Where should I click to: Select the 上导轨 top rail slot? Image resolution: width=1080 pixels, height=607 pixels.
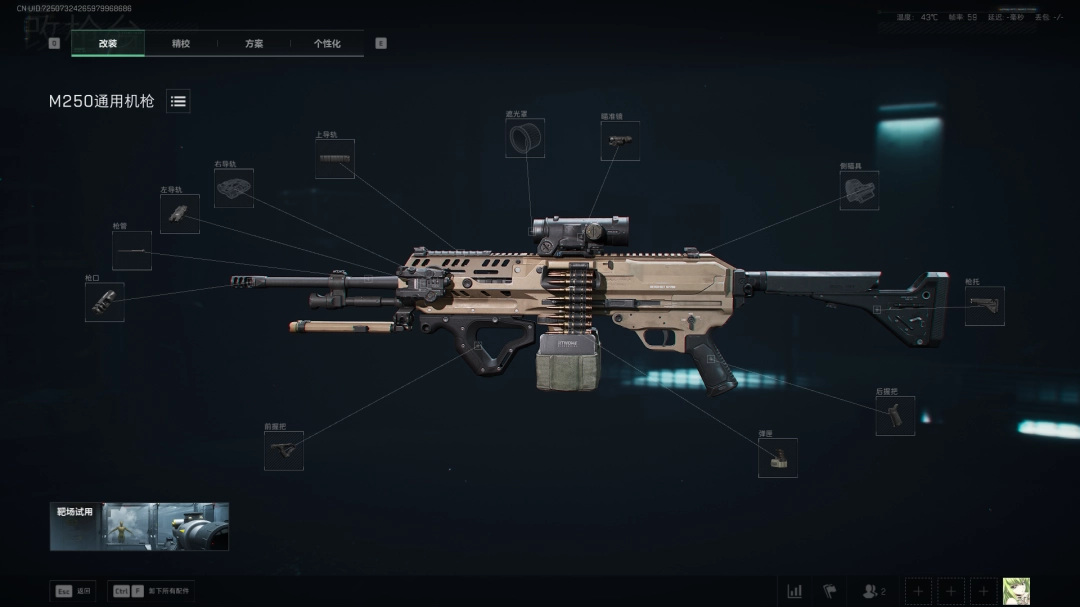coord(334,159)
